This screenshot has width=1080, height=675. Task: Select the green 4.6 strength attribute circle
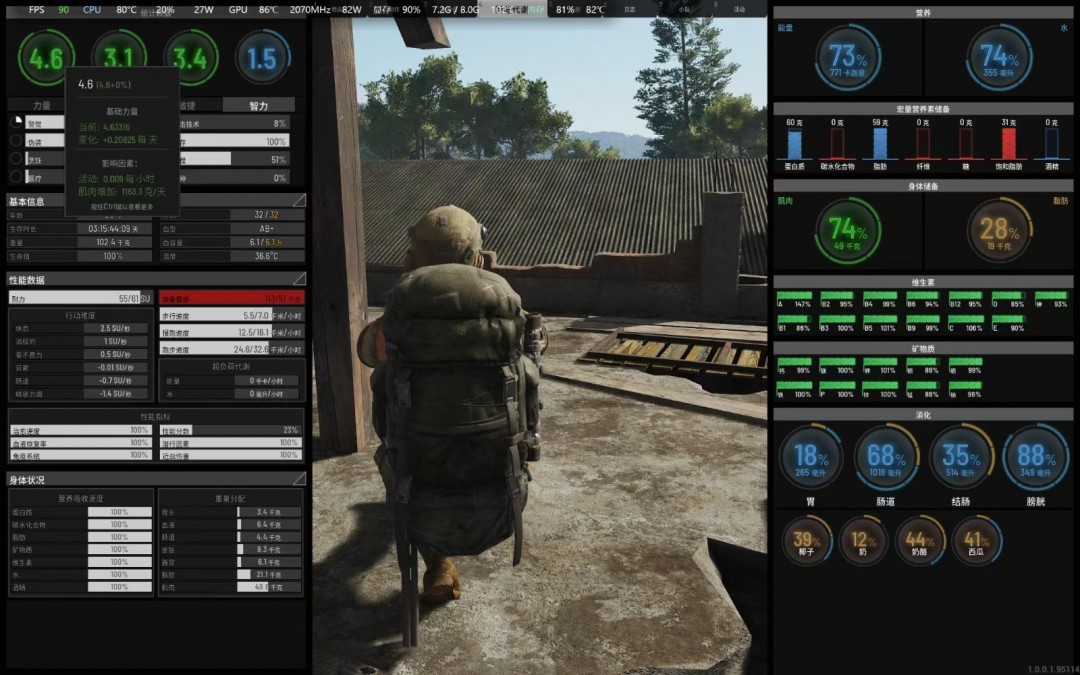[46, 58]
